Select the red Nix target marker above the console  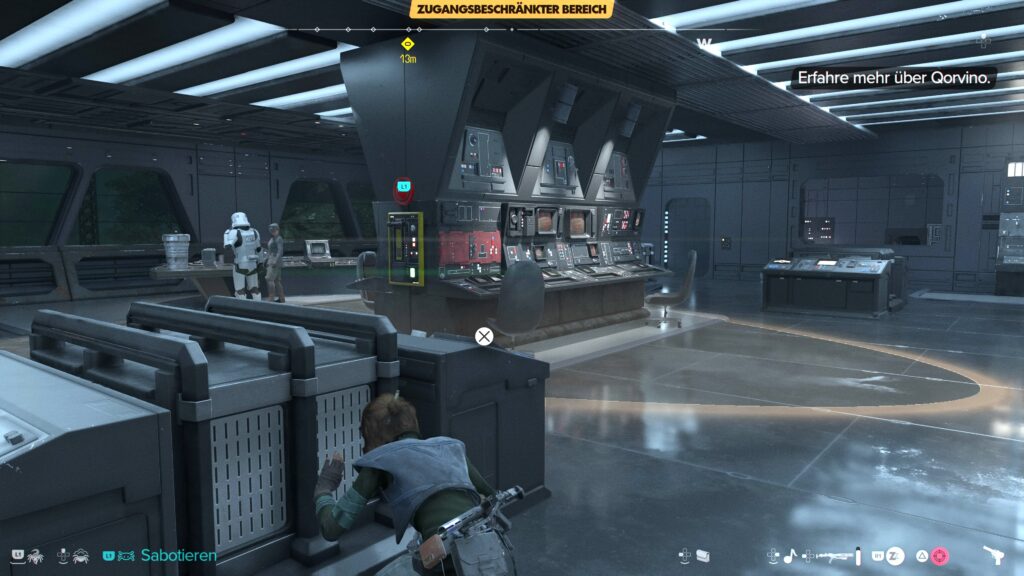point(403,187)
